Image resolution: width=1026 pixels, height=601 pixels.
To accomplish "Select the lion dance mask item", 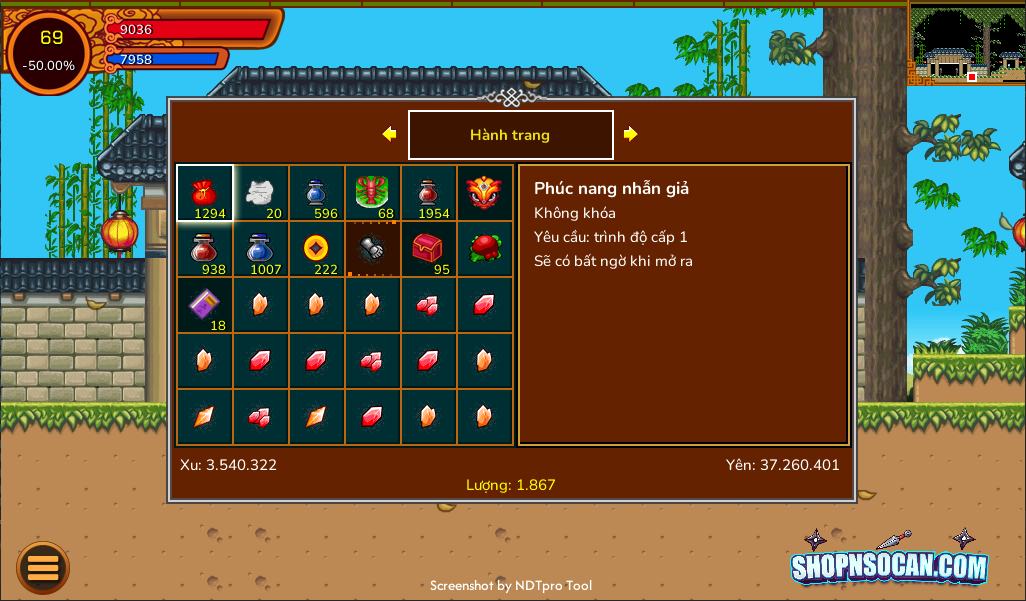I will tap(485, 193).
